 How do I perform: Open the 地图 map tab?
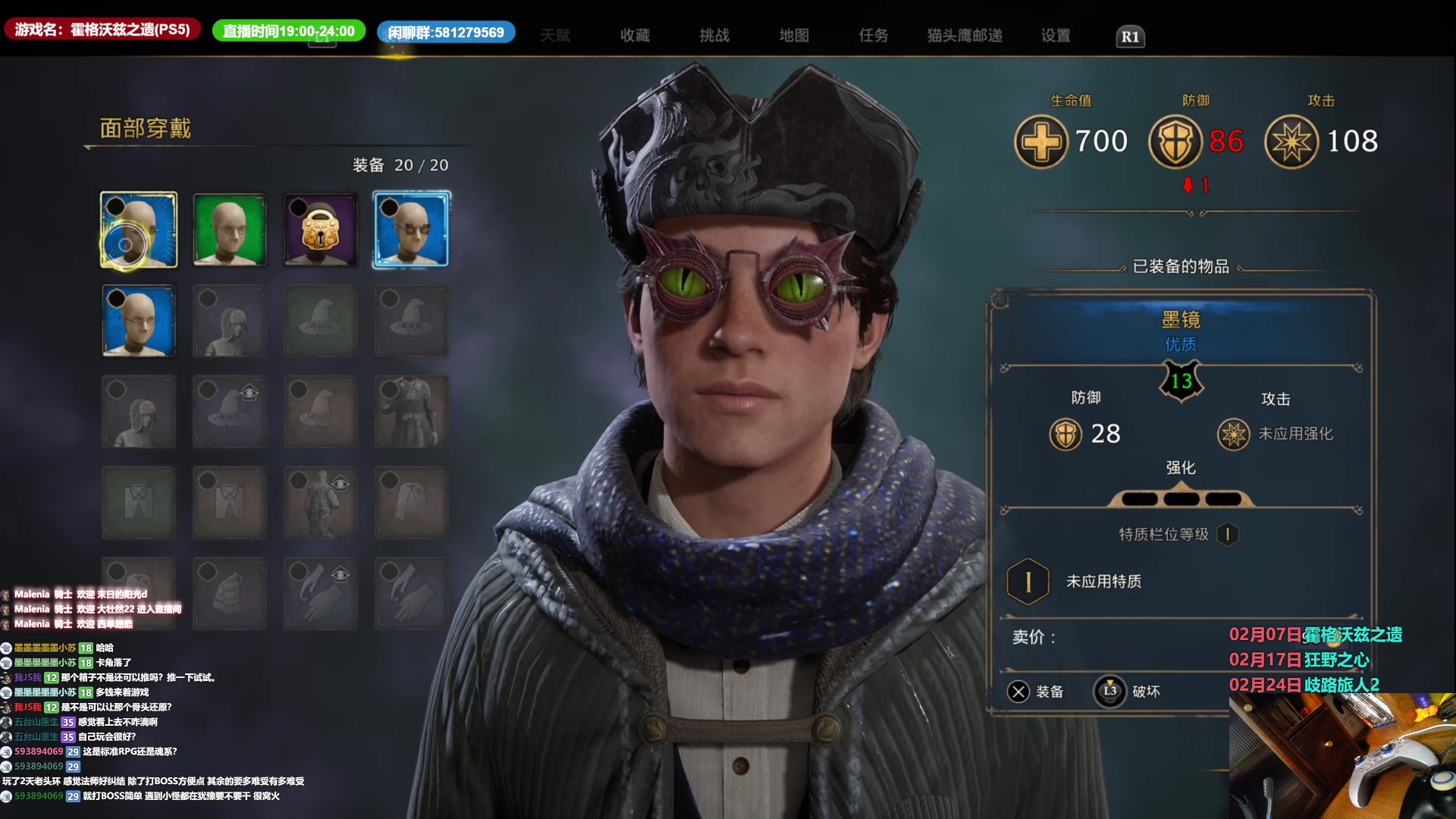794,36
